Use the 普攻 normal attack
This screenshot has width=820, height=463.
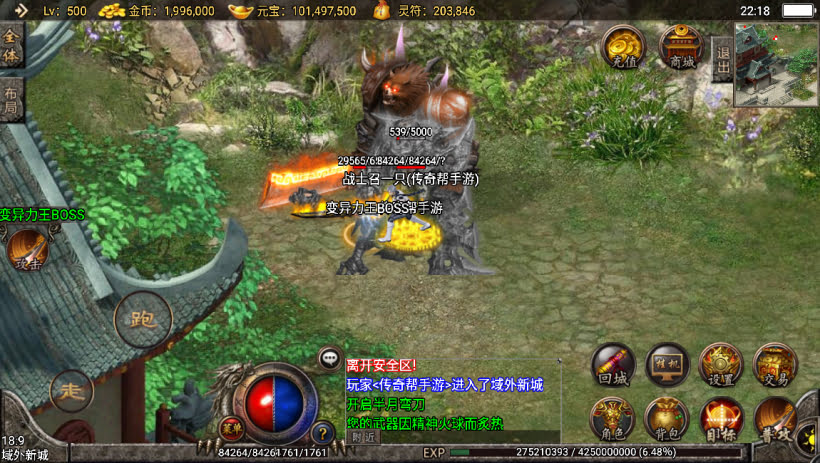776,417
